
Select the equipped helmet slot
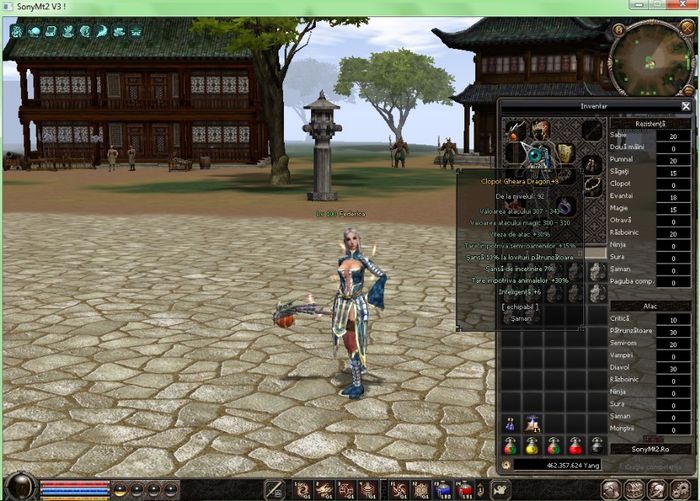[x=541, y=130]
